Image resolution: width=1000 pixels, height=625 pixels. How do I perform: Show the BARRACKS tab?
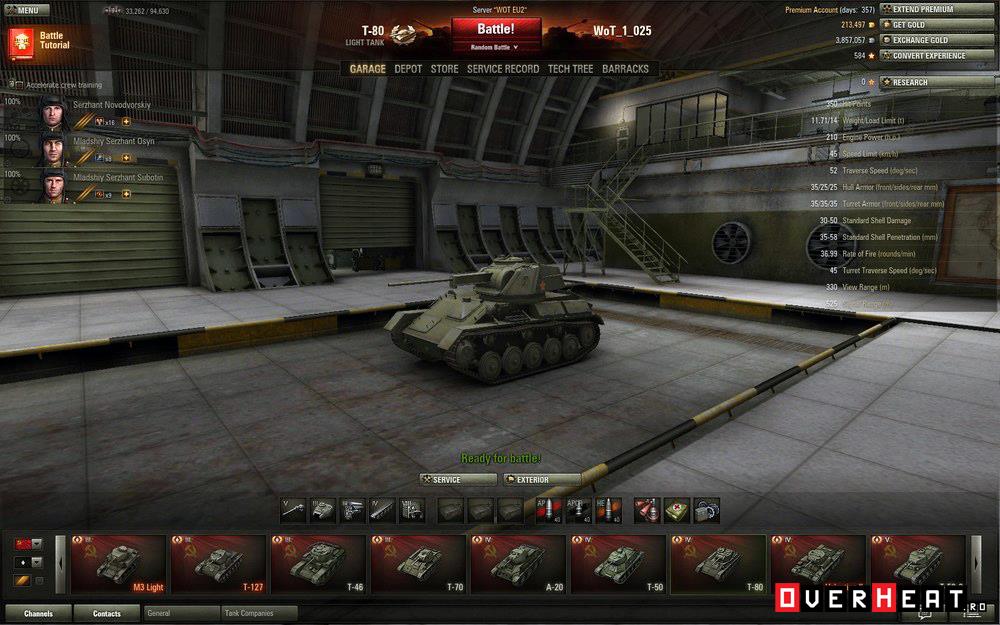[x=625, y=69]
